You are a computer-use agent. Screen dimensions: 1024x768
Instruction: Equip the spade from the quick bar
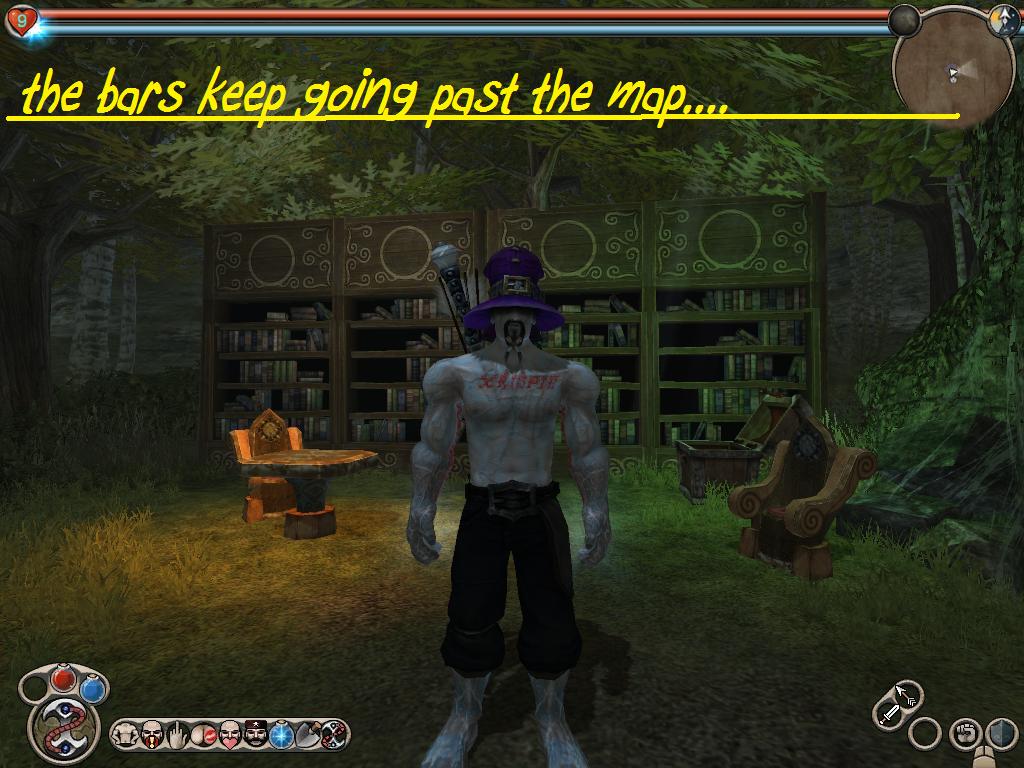pyautogui.click(x=308, y=735)
